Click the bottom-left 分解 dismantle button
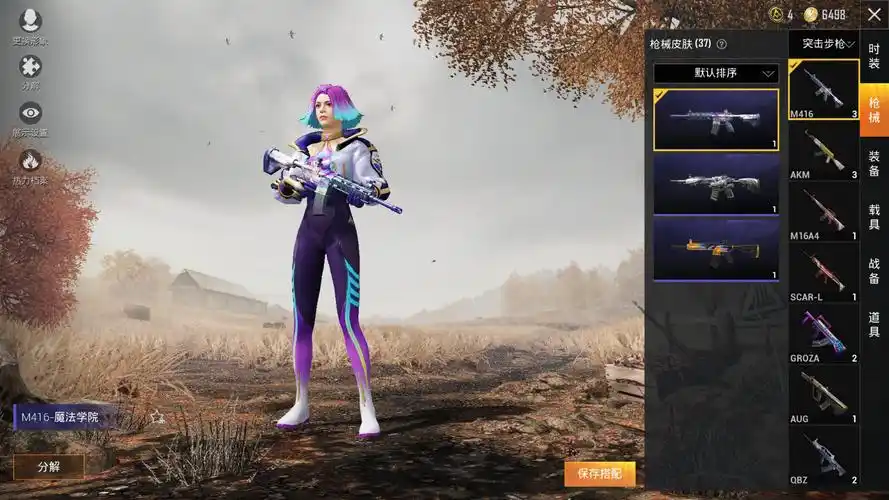Screen dimensions: 889x500 pyautogui.click(x=49, y=467)
